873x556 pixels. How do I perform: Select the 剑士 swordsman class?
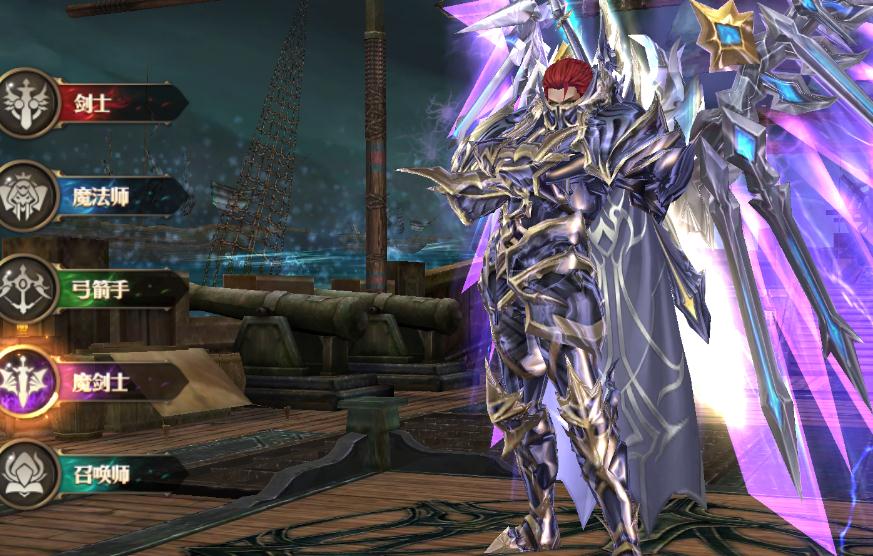(x=95, y=101)
